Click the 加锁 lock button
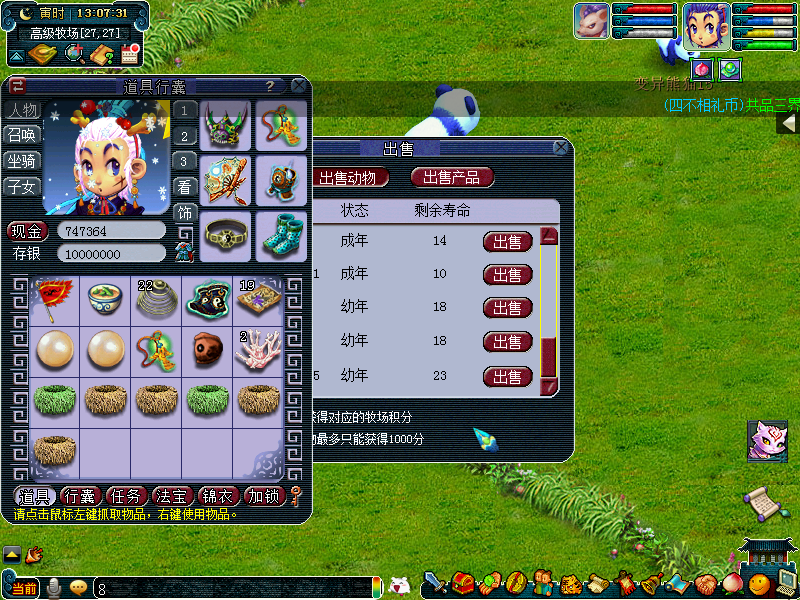The width and height of the screenshot is (800, 600). (265, 496)
